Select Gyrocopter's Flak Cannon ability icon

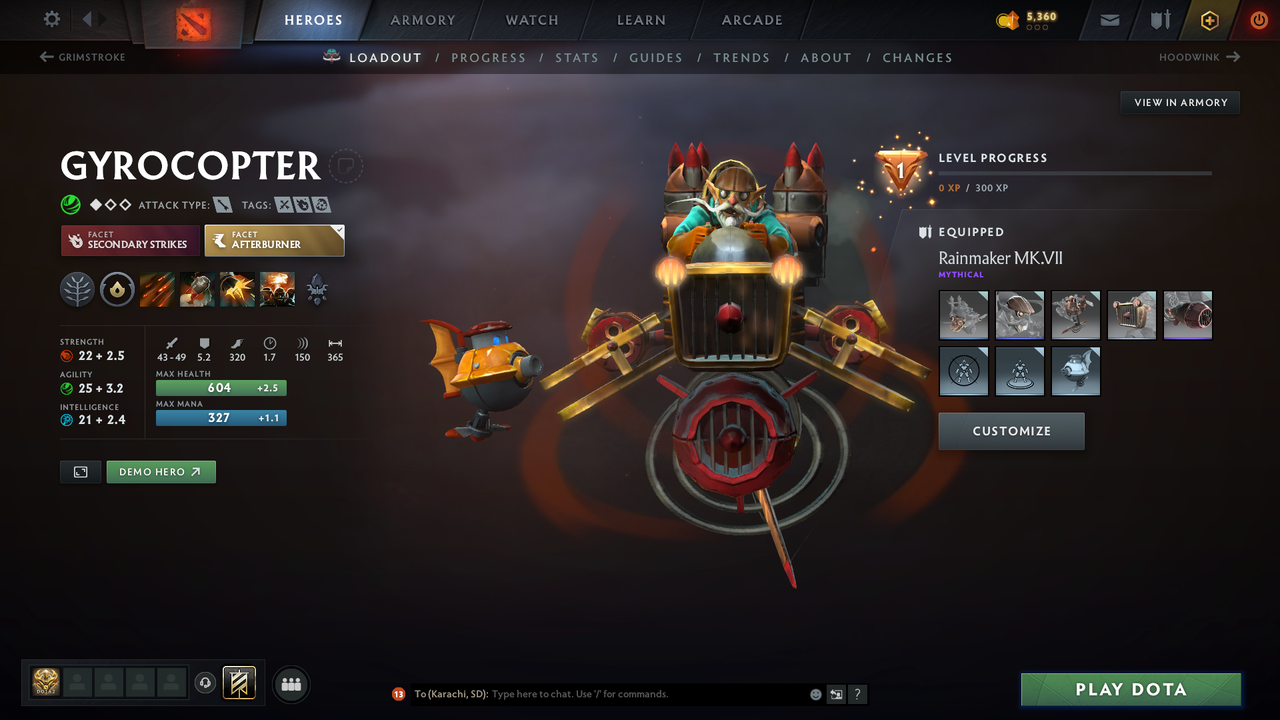click(x=237, y=289)
